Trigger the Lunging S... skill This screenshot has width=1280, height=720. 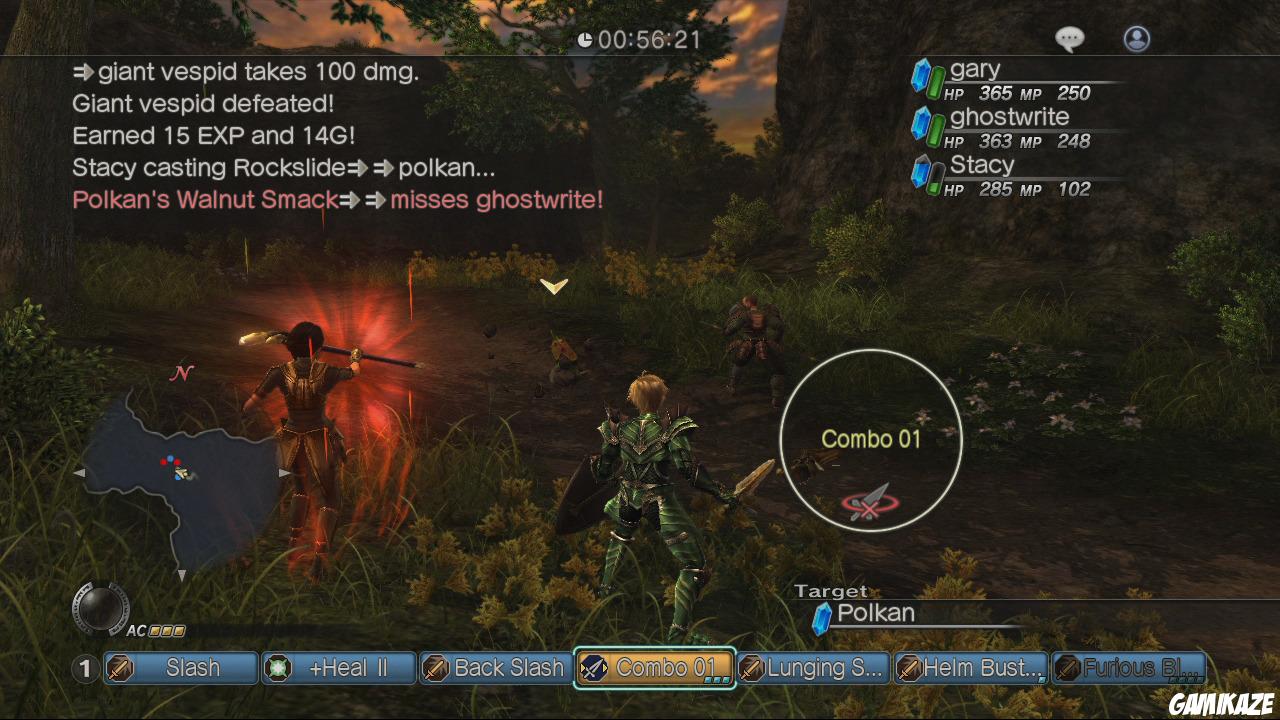click(813, 668)
